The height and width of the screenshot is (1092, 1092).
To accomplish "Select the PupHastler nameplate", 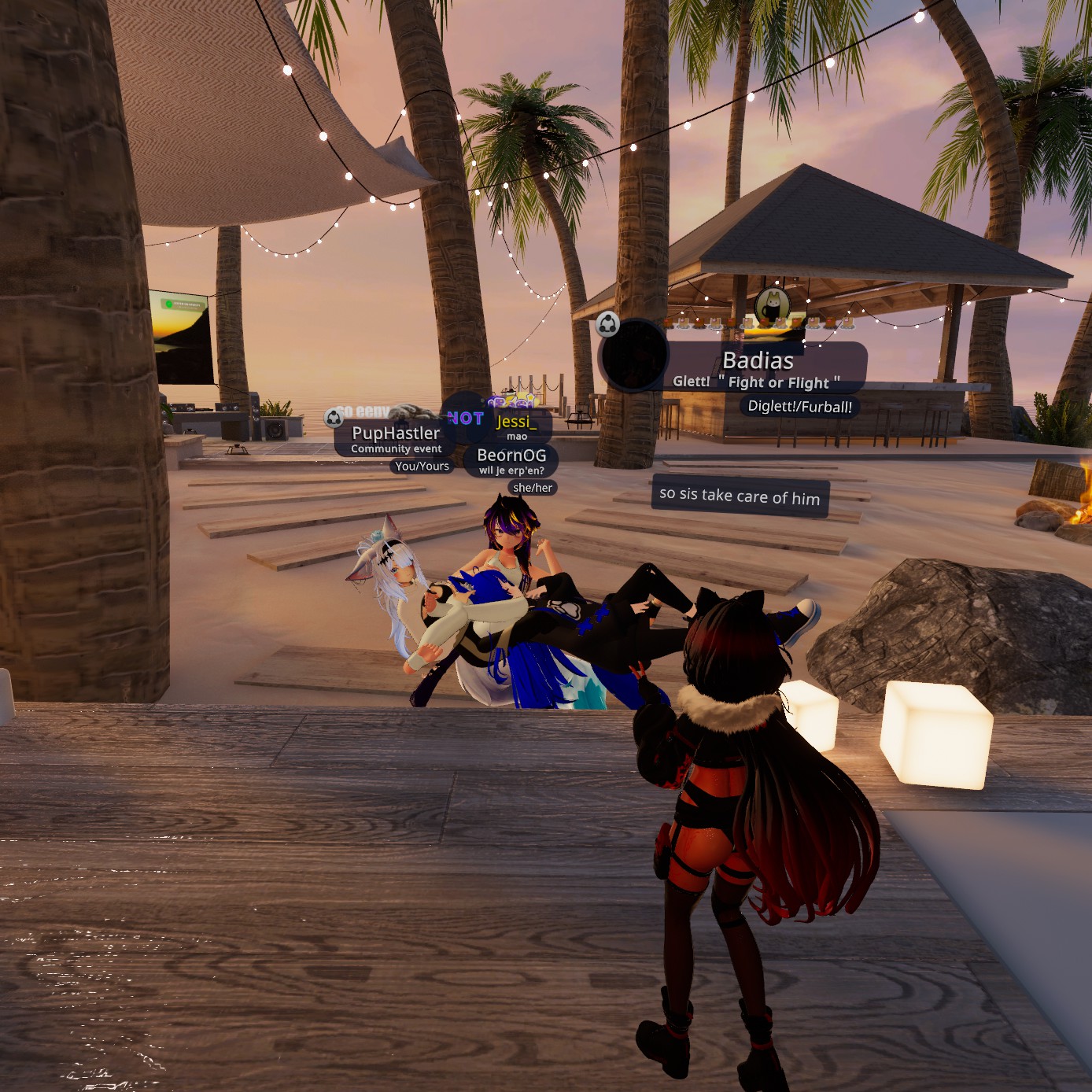I will point(396,433).
